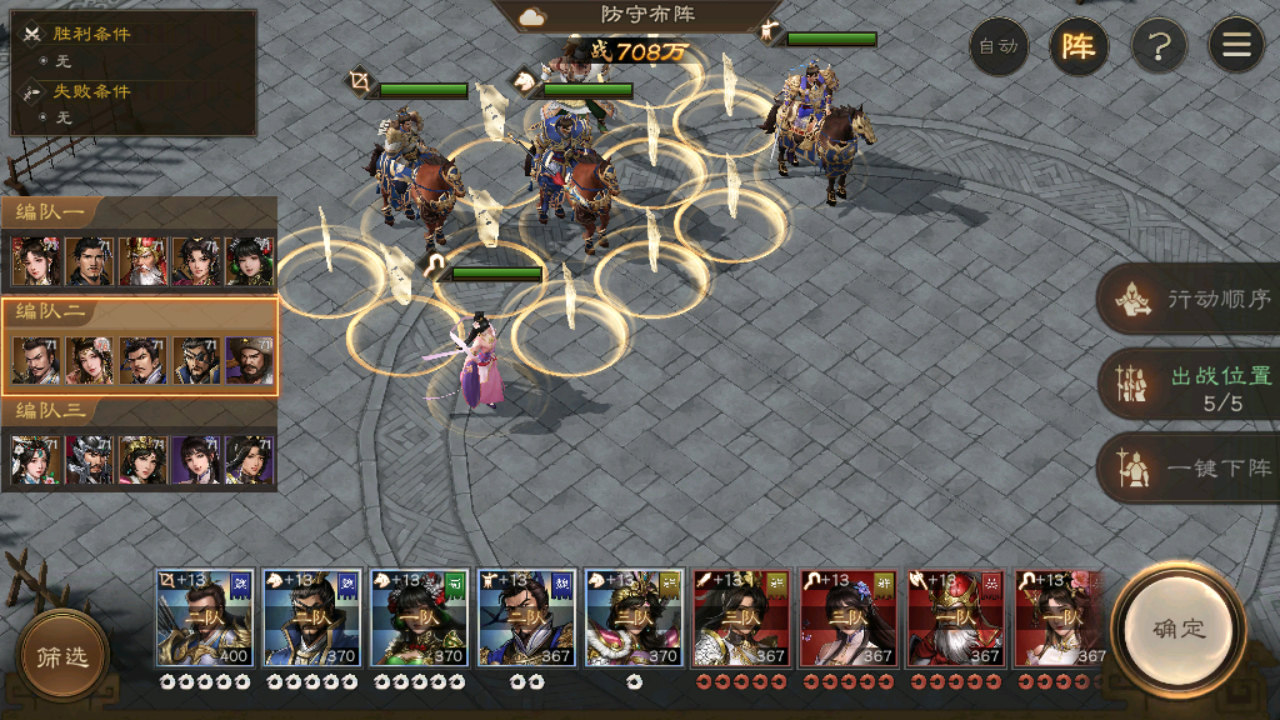Image resolution: width=1280 pixels, height=720 pixels.
Task: Open the 筛选 filter button
Action: pos(62,656)
